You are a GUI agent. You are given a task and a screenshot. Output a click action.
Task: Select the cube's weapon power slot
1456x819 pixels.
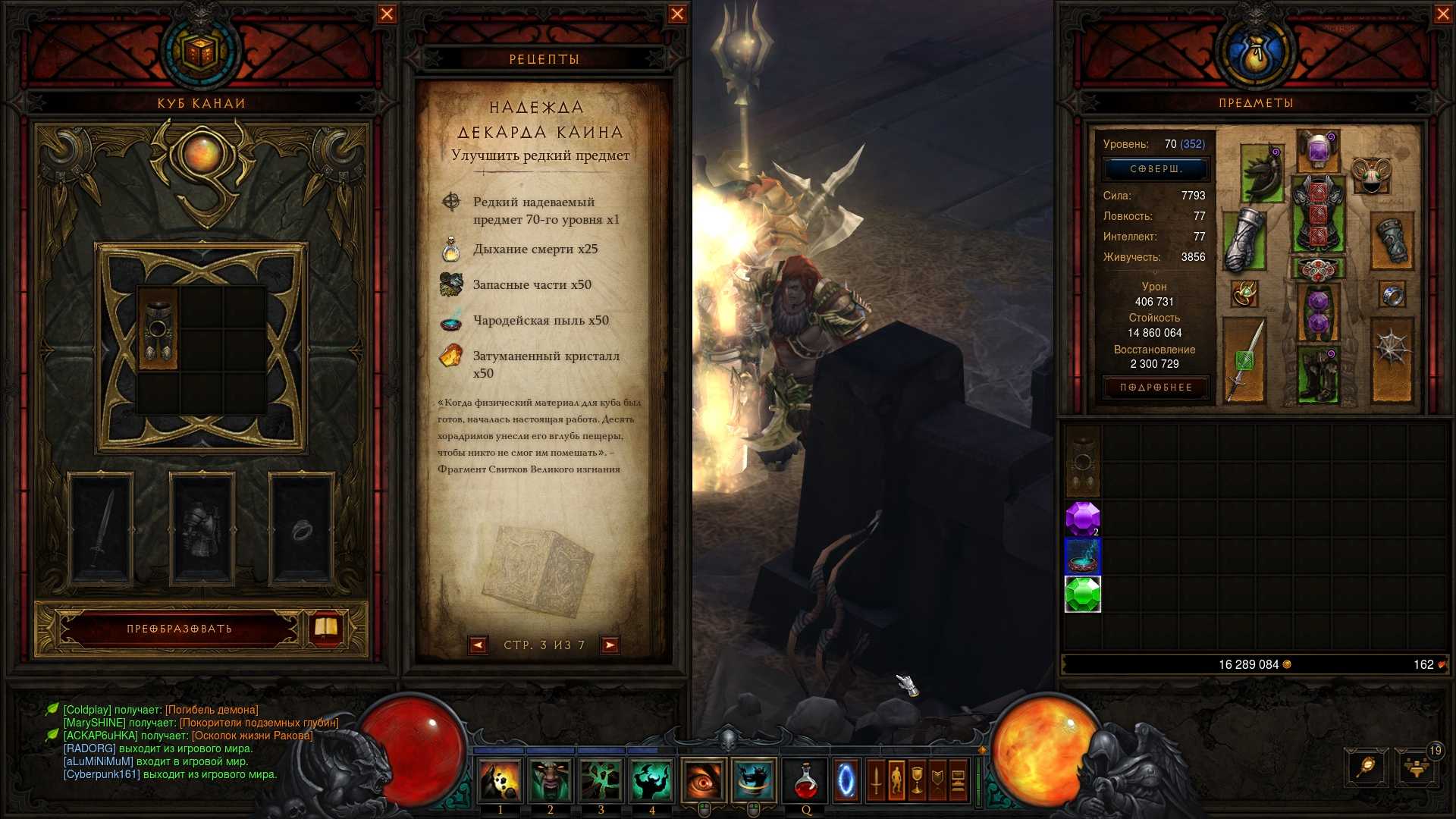[x=101, y=529]
